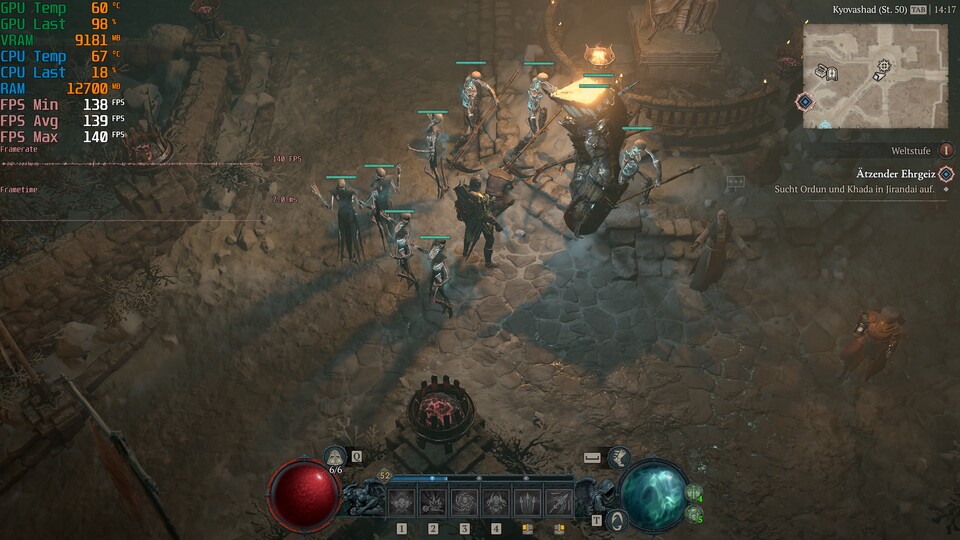Screen dimensions: 960x540
Task: Use the bone spikes left-mouse skill
Action: tap(527, 501)
